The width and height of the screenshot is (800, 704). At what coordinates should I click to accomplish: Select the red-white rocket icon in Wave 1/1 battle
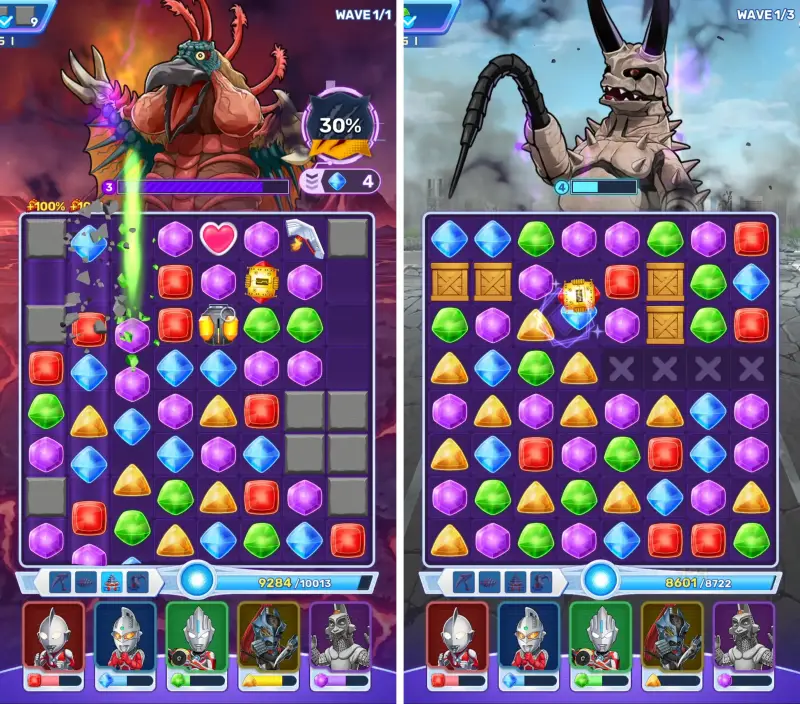(111, 581)
